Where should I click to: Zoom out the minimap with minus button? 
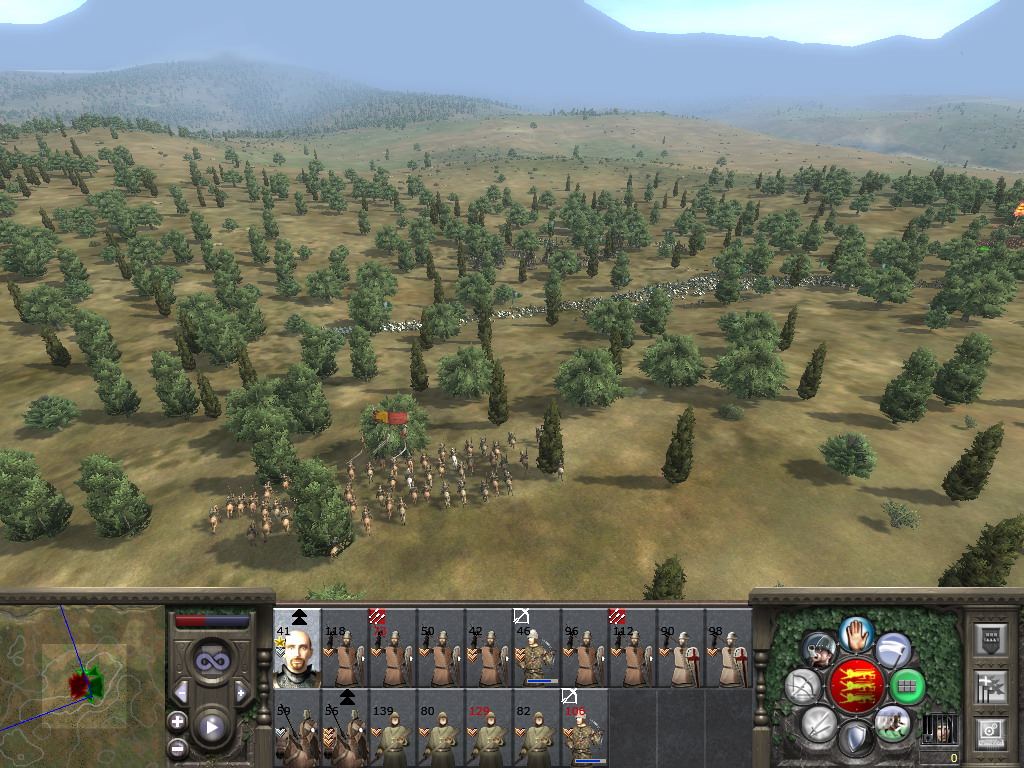177,747
